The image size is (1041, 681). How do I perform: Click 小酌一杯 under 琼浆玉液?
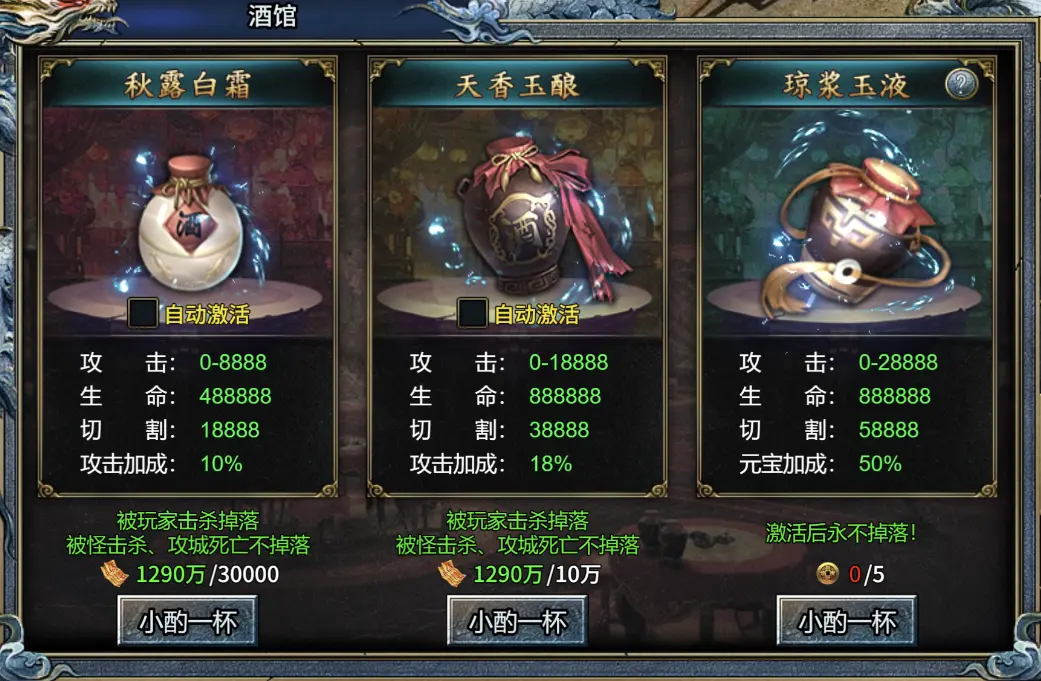click(847, 621)
